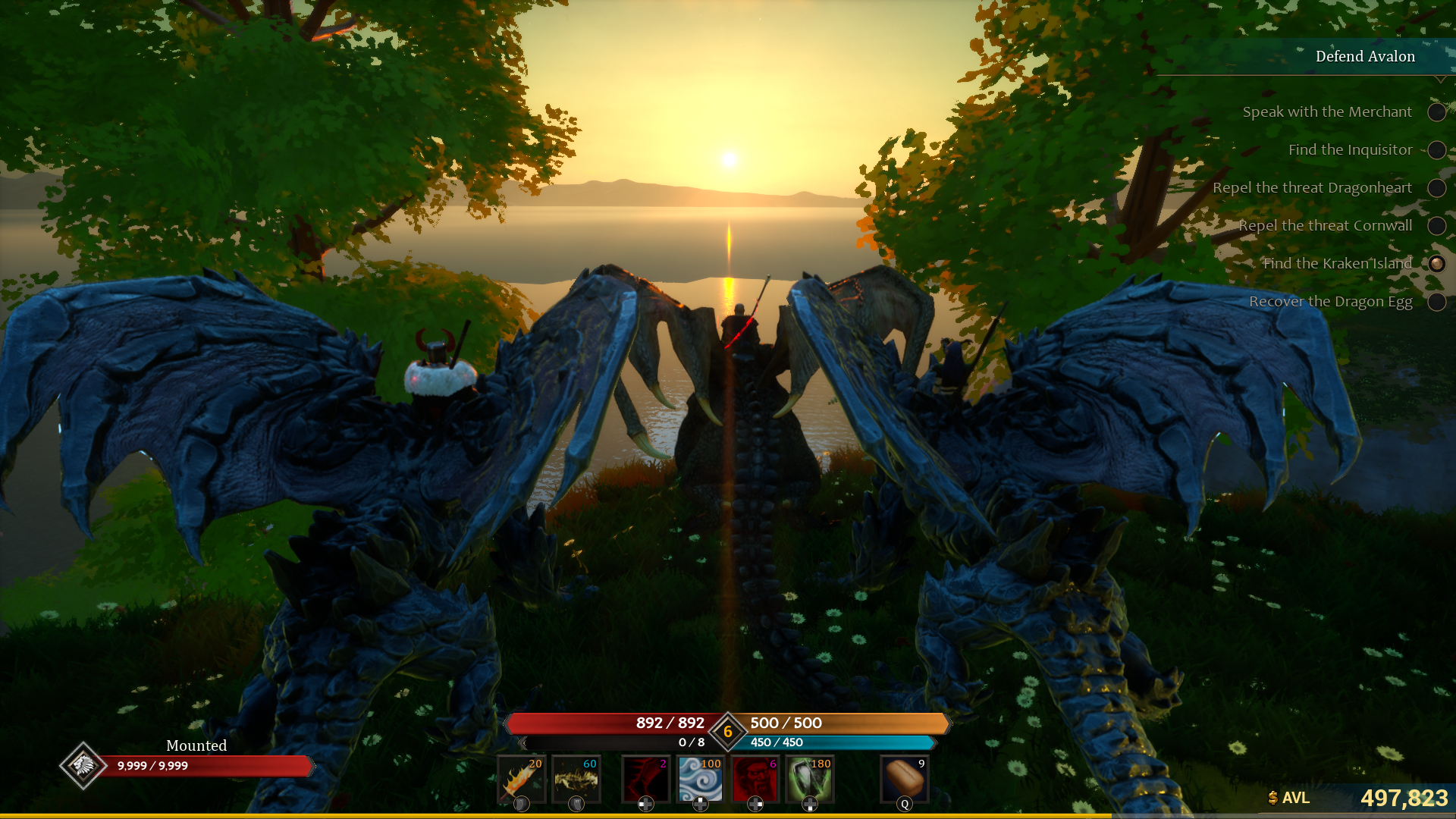Click the plus upgrade under the water ability
Image resolution: width=1456 pixels, height=819 pixels.
click(698, 805)
